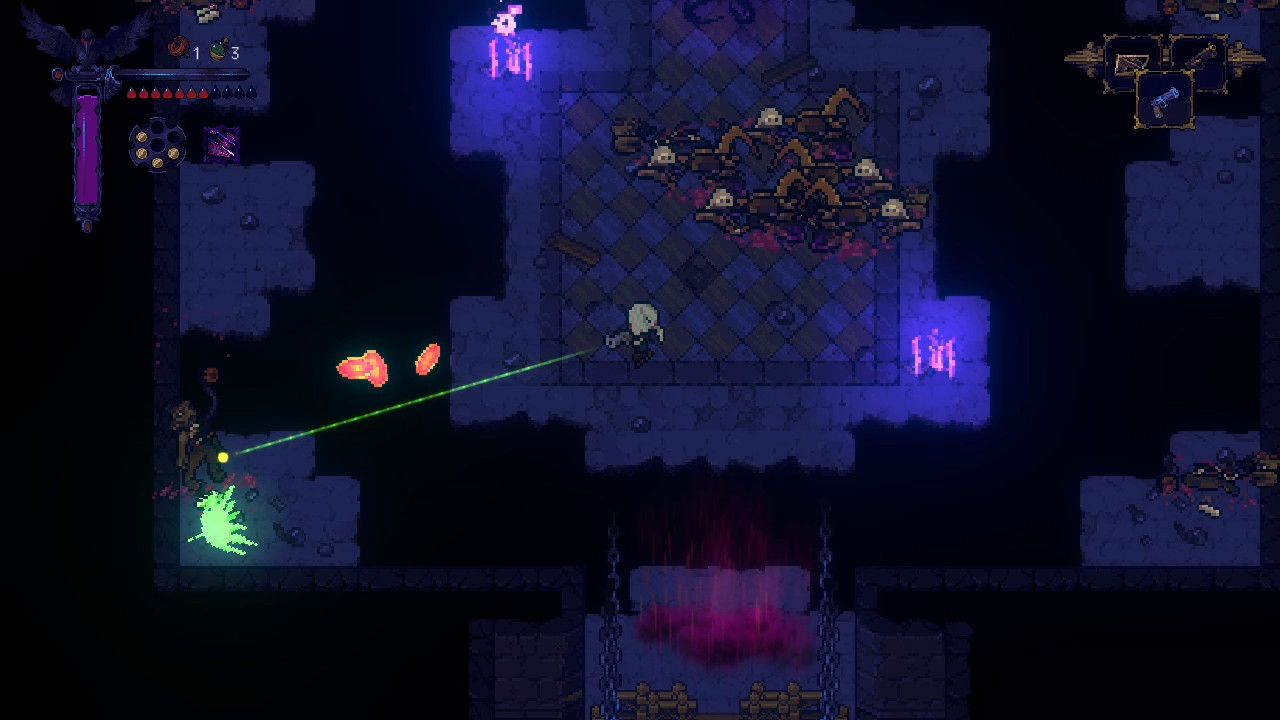Use the red rose consumable item

[x=179, y=47]
